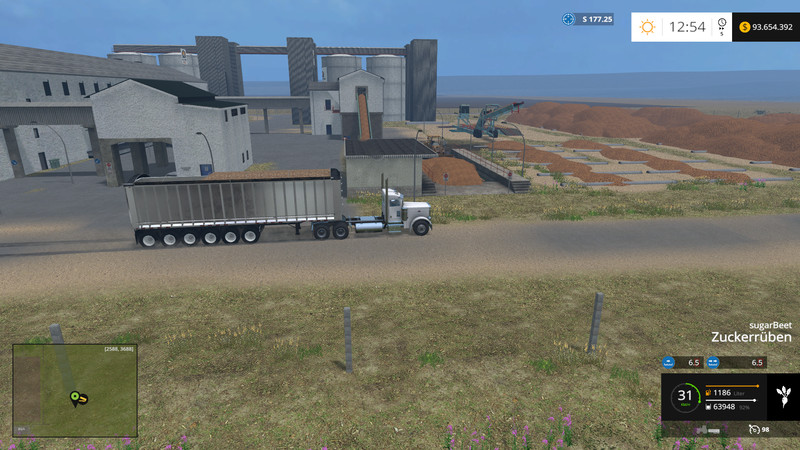Image resolution: width=800 pixels, height=450 pixels.
Task: Select the green player marker on minimap
Action: pos(74,397)
